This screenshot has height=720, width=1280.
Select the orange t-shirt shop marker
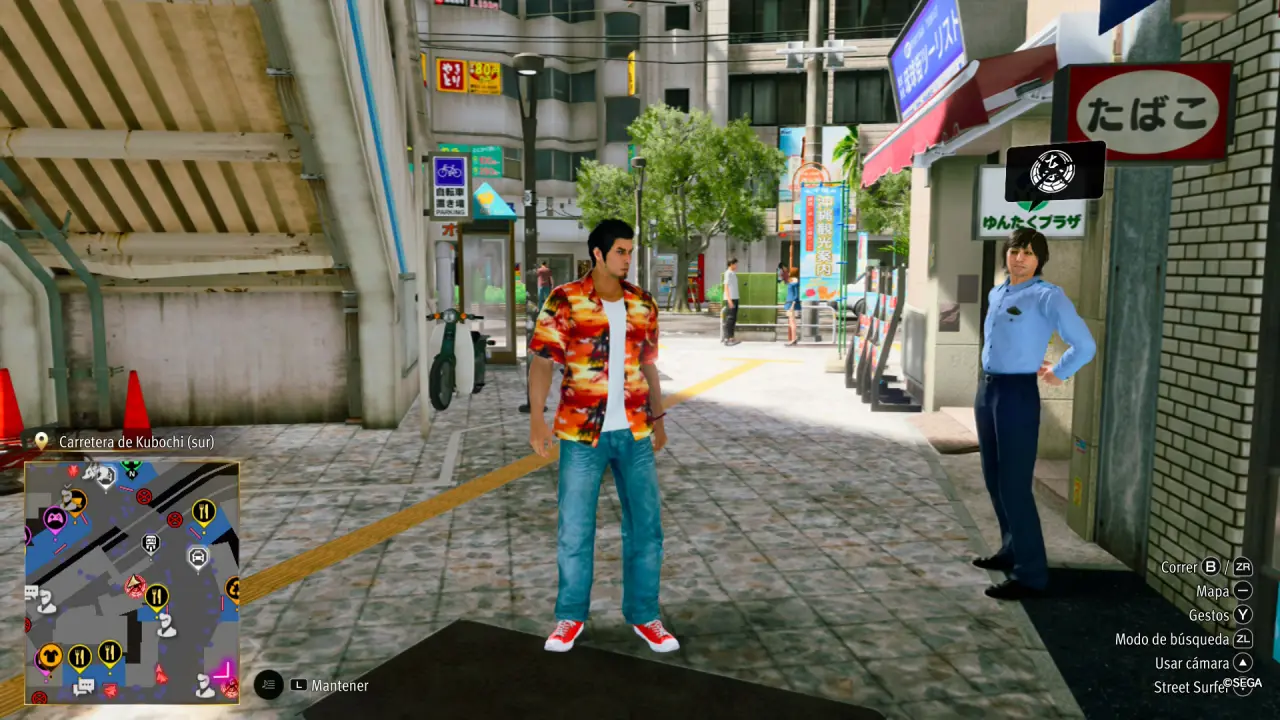pos(49,656)
